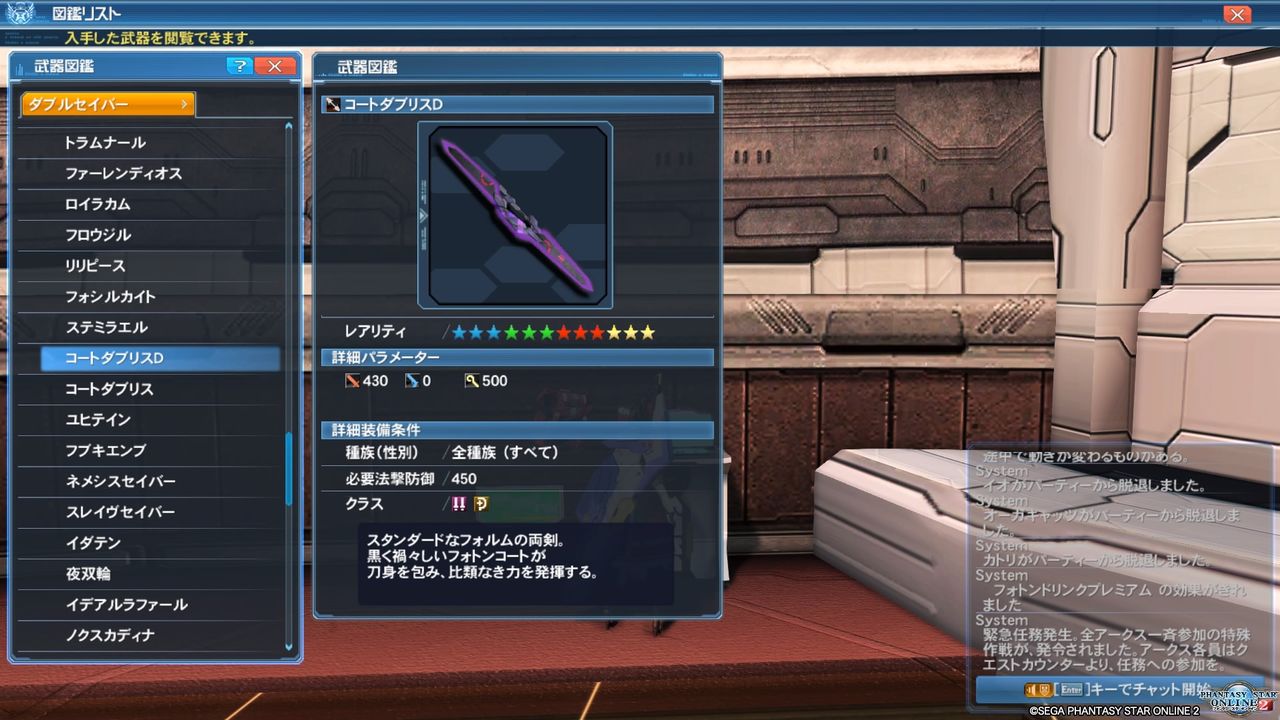Click the orange team badge icon near Enter prompt
1280x720 pixels.
click(1044, 690)
